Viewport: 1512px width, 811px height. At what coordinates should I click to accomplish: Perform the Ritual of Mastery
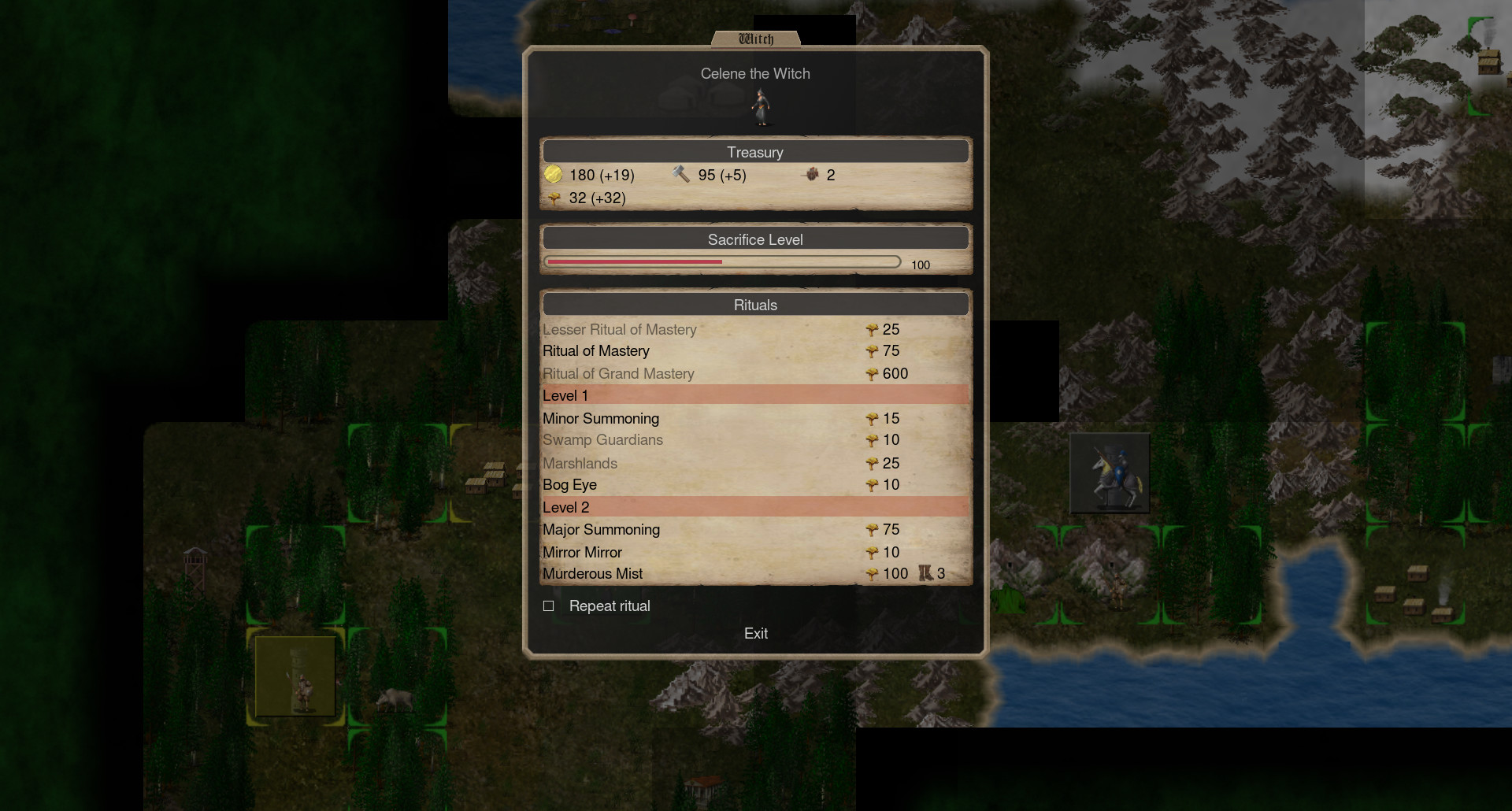(x=595, y=351)
